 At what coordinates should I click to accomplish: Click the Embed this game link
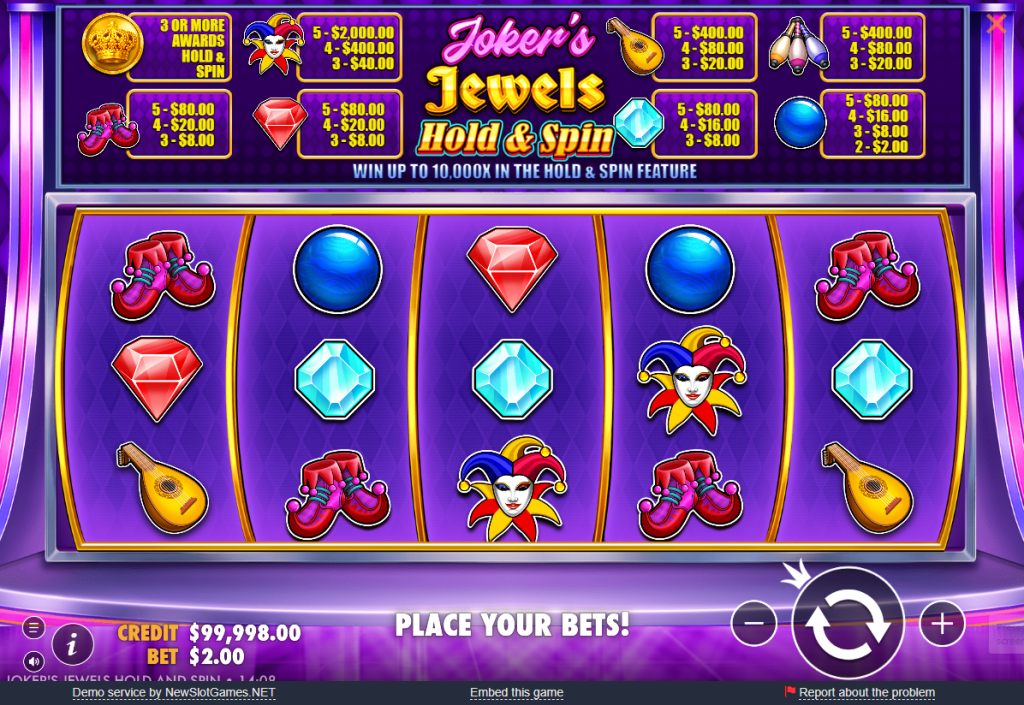516,692
